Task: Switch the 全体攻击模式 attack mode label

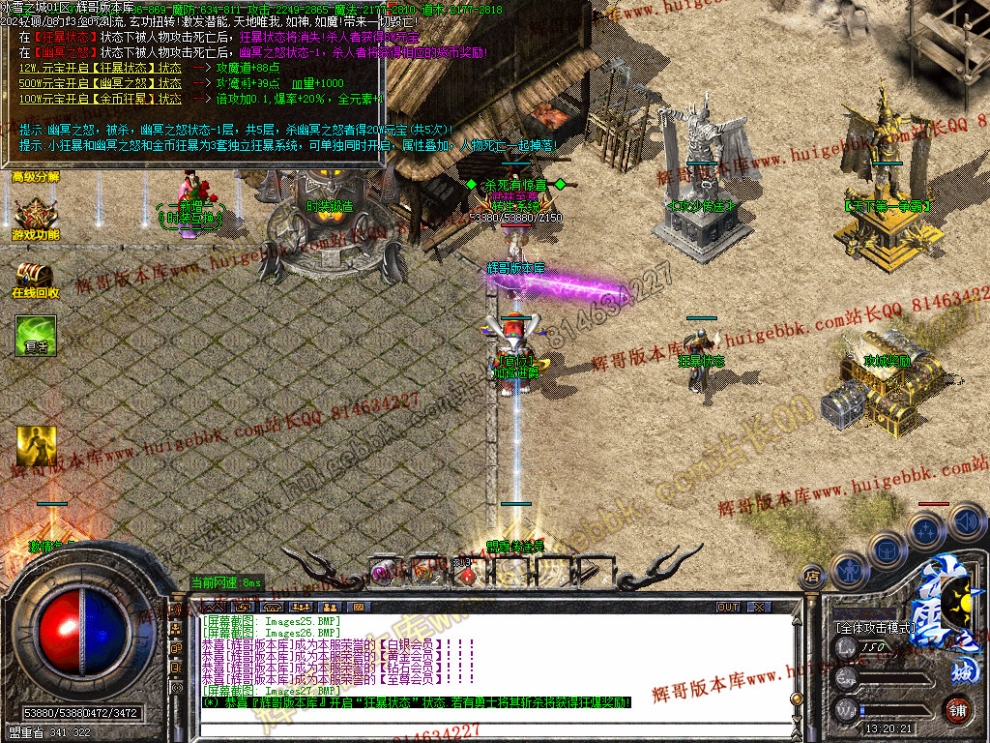Action: pyautogui.click(x=874, y=628)
